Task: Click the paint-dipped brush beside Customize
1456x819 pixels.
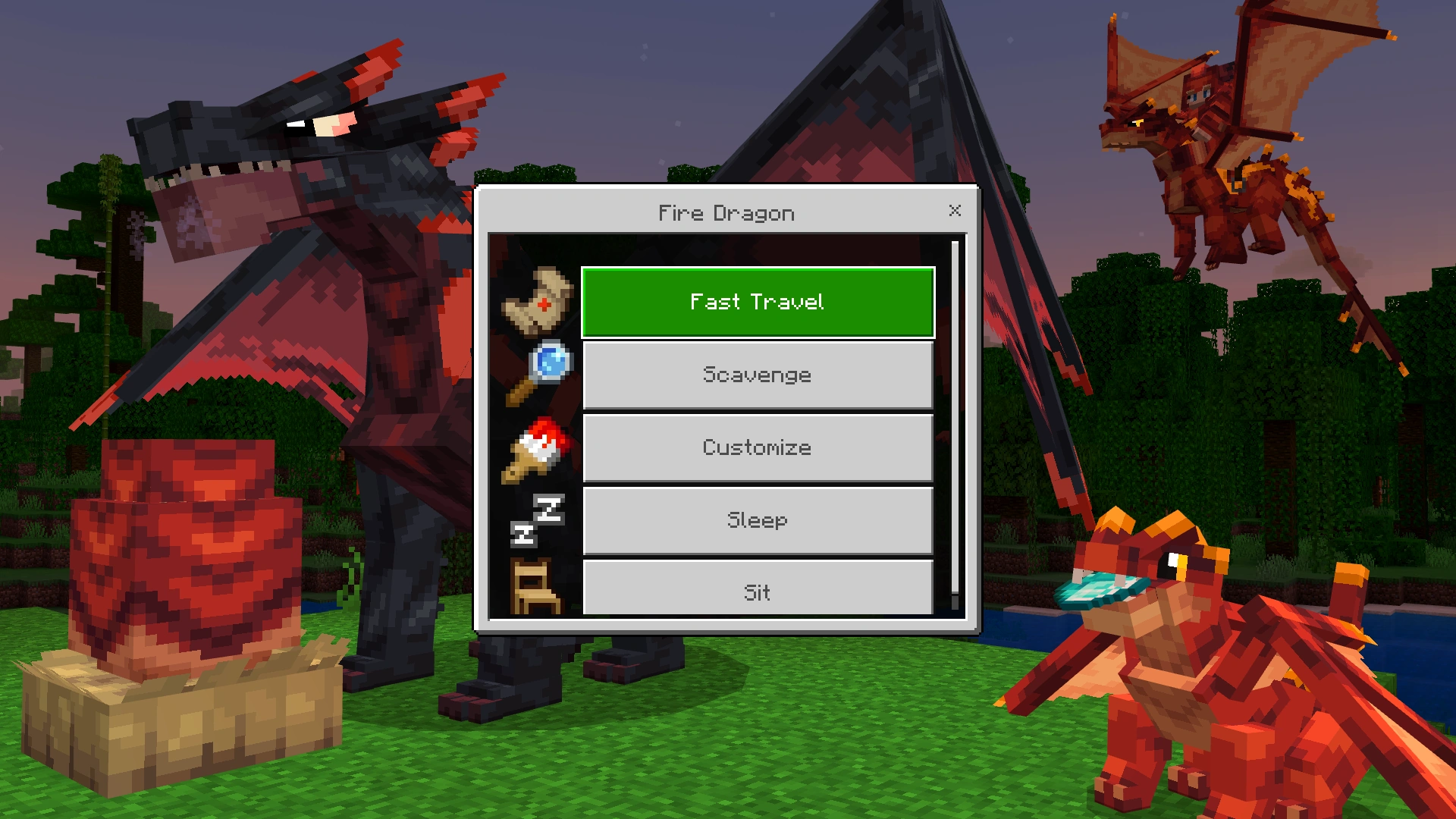Action: 536,447
